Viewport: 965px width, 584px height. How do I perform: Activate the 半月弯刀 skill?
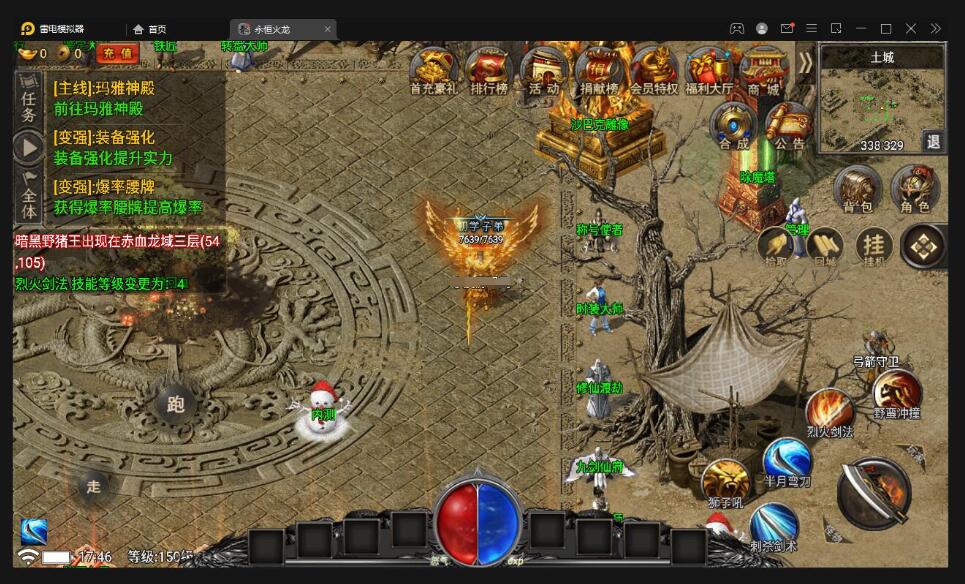click(x=786, y=460)
